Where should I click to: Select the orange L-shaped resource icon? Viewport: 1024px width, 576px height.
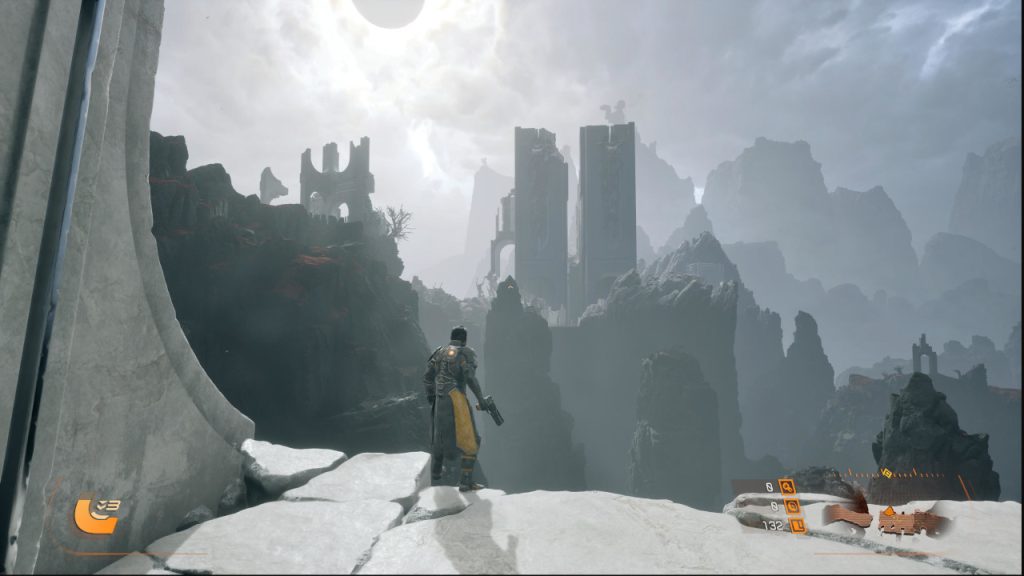(797, 524)
